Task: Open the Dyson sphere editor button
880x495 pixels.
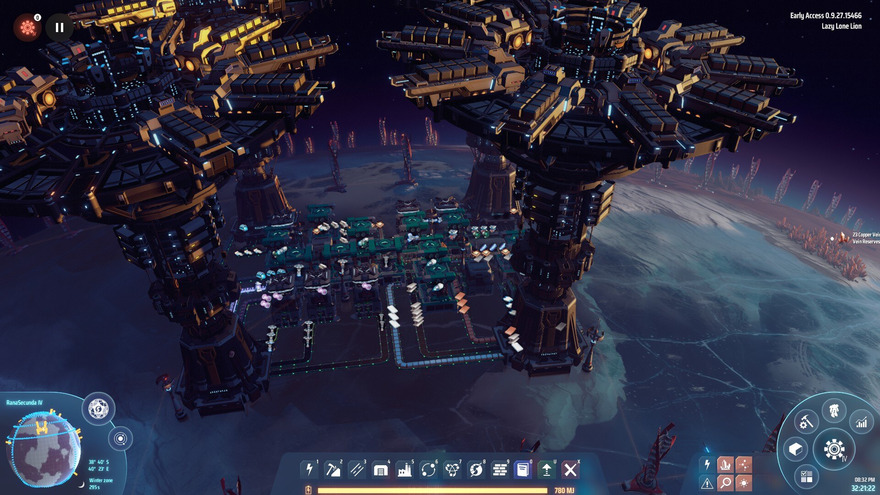Action: click(x=98, y=408)
